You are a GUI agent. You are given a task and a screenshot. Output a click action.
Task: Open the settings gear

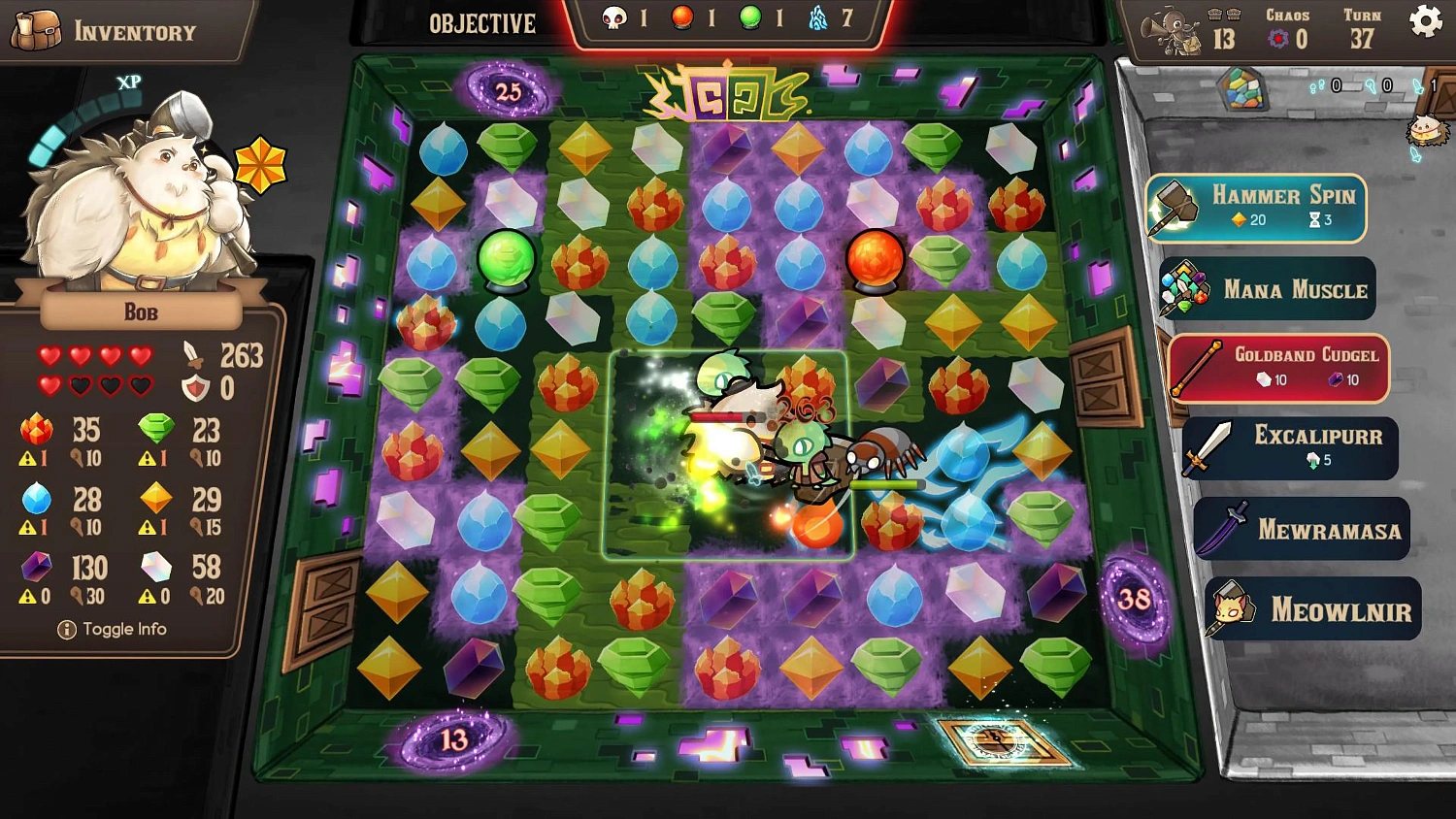(1425, 21)
